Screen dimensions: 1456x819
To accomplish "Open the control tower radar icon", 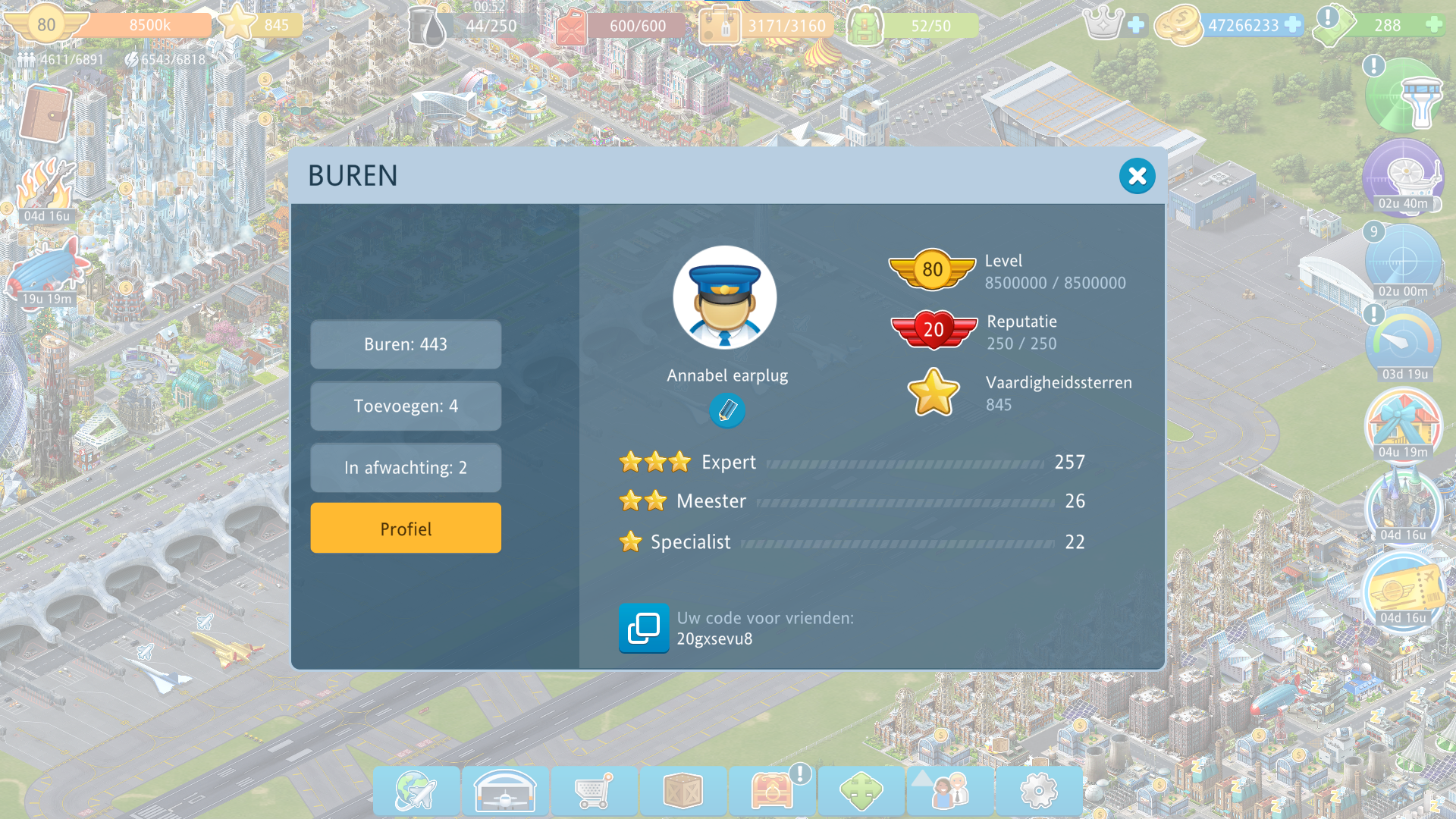I will click(x=1404, y=97).
